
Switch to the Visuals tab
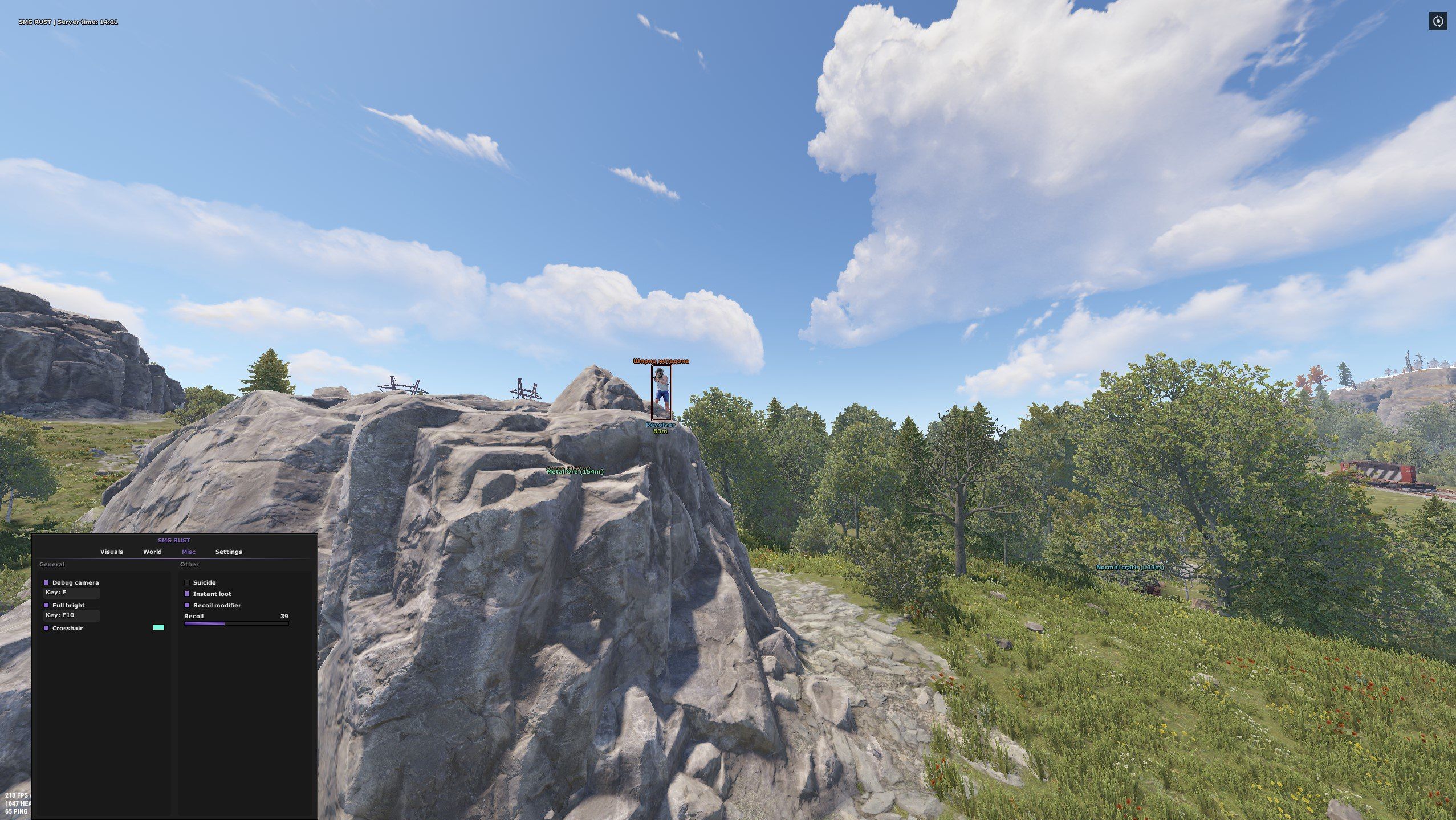click(x=111, y=552)
